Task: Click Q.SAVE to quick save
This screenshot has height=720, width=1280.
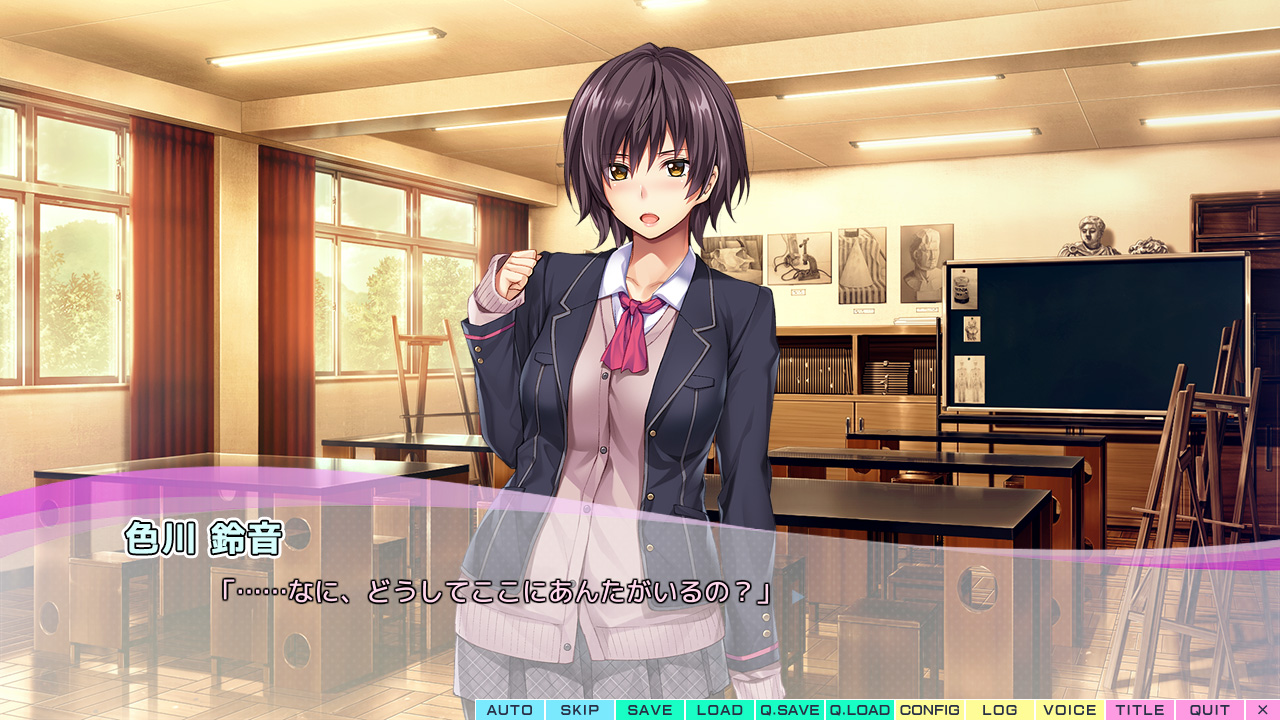Action: (x=790, y=710)
